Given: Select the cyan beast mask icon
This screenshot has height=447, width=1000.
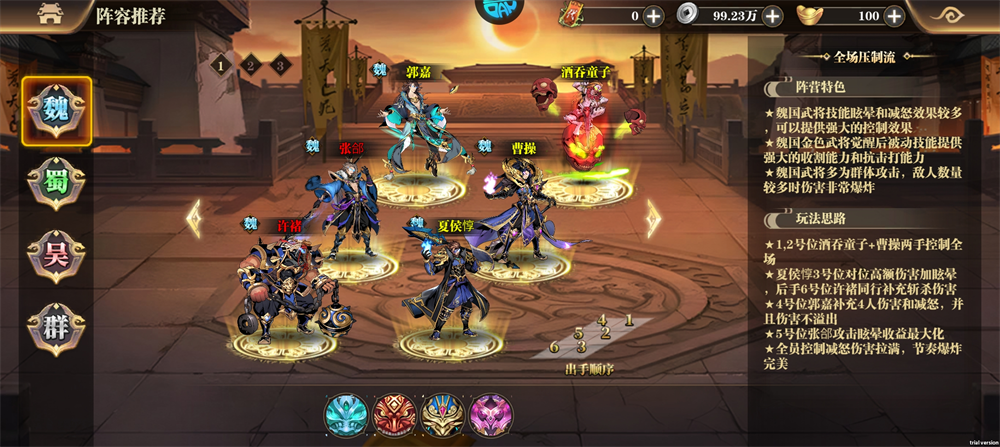Looking at the screenshot, I should coord(346,414).
